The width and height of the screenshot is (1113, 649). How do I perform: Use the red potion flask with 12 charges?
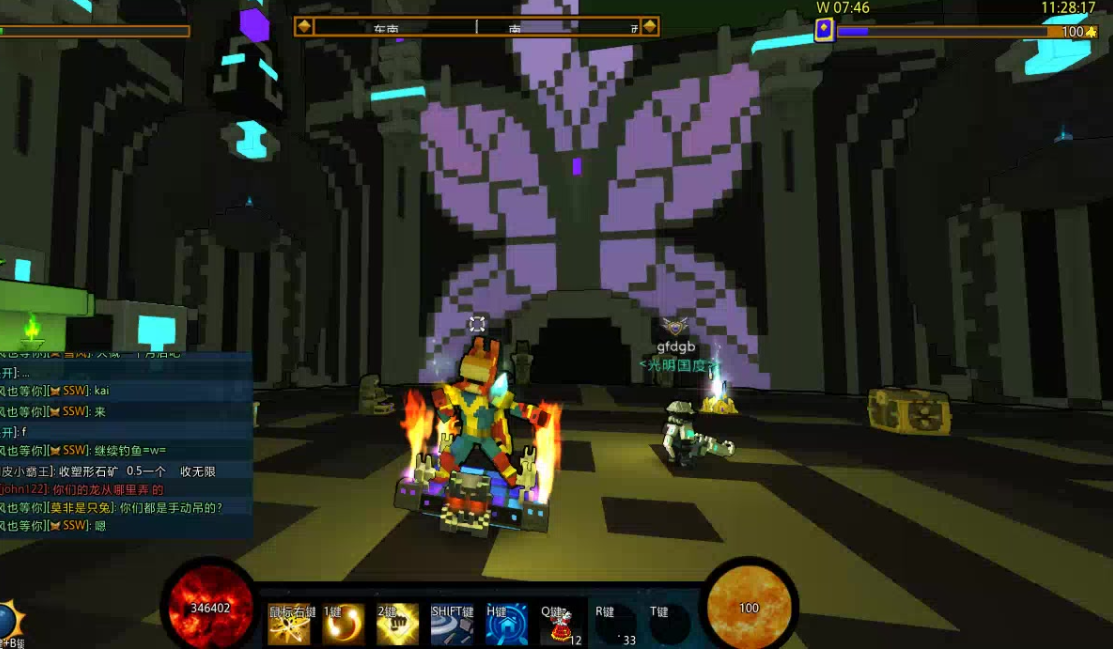pos(560,626)
